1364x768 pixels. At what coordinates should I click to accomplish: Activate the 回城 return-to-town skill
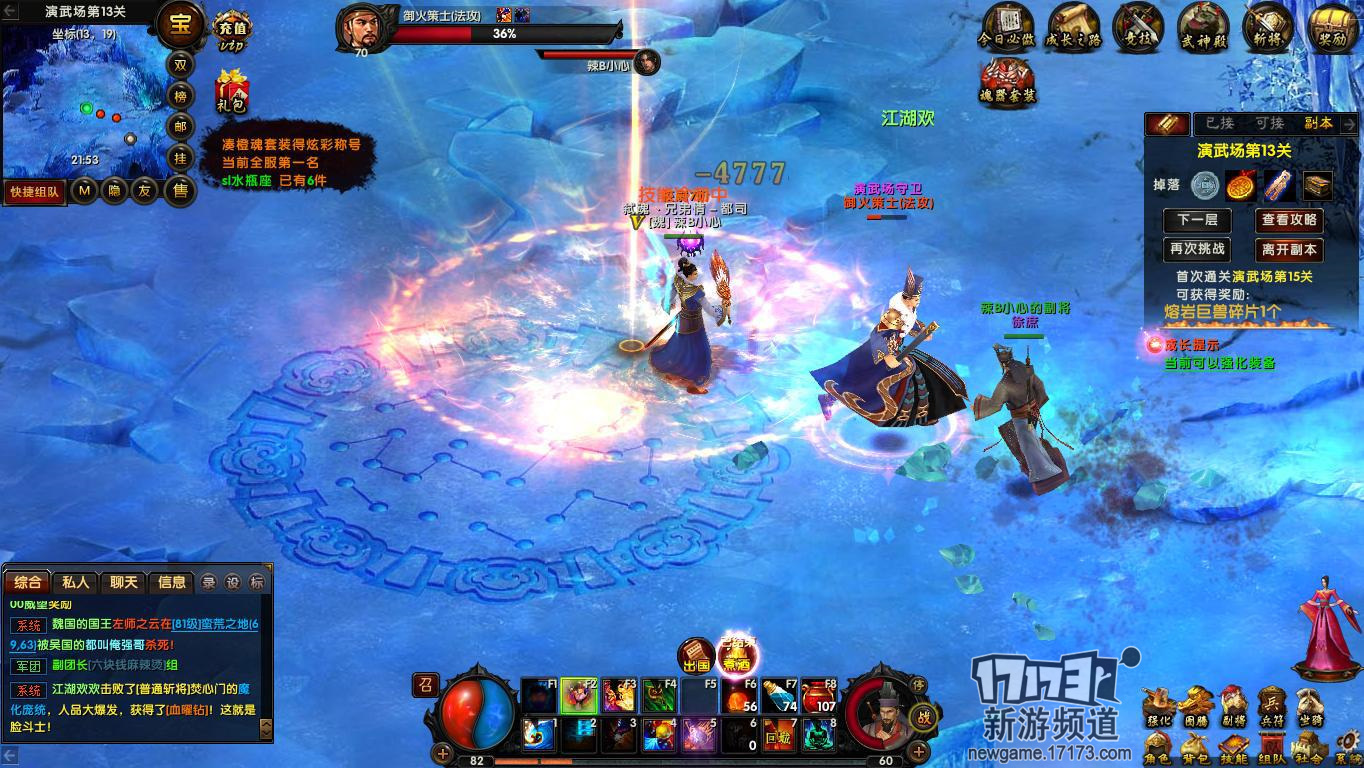pos(781,736)
